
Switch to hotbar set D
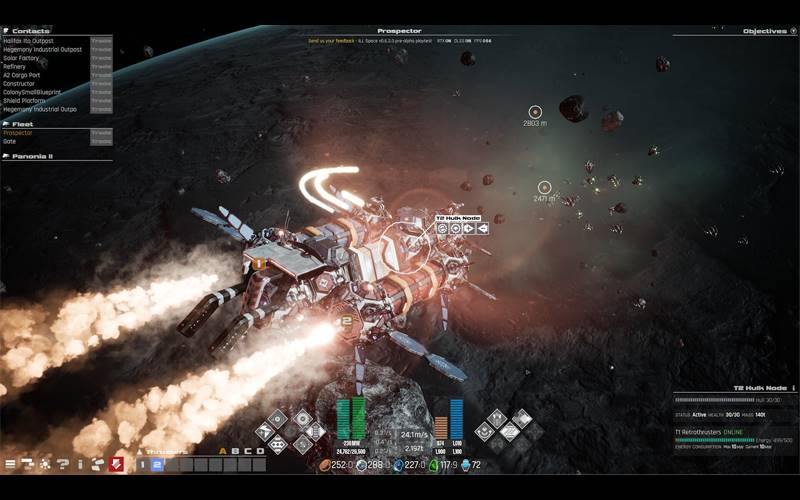tap(261, 451)
